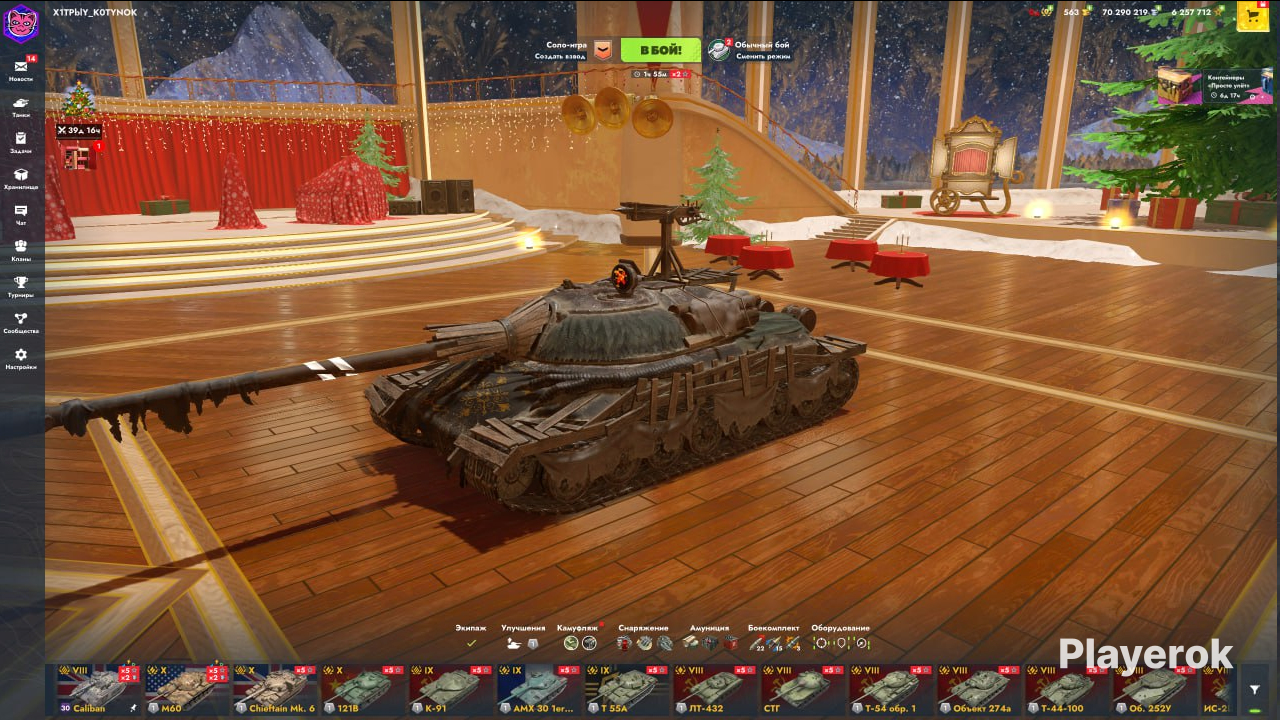Go to the Кланы (Clans) section
This screenshot has height=720, width=1280.
[21, 250]
